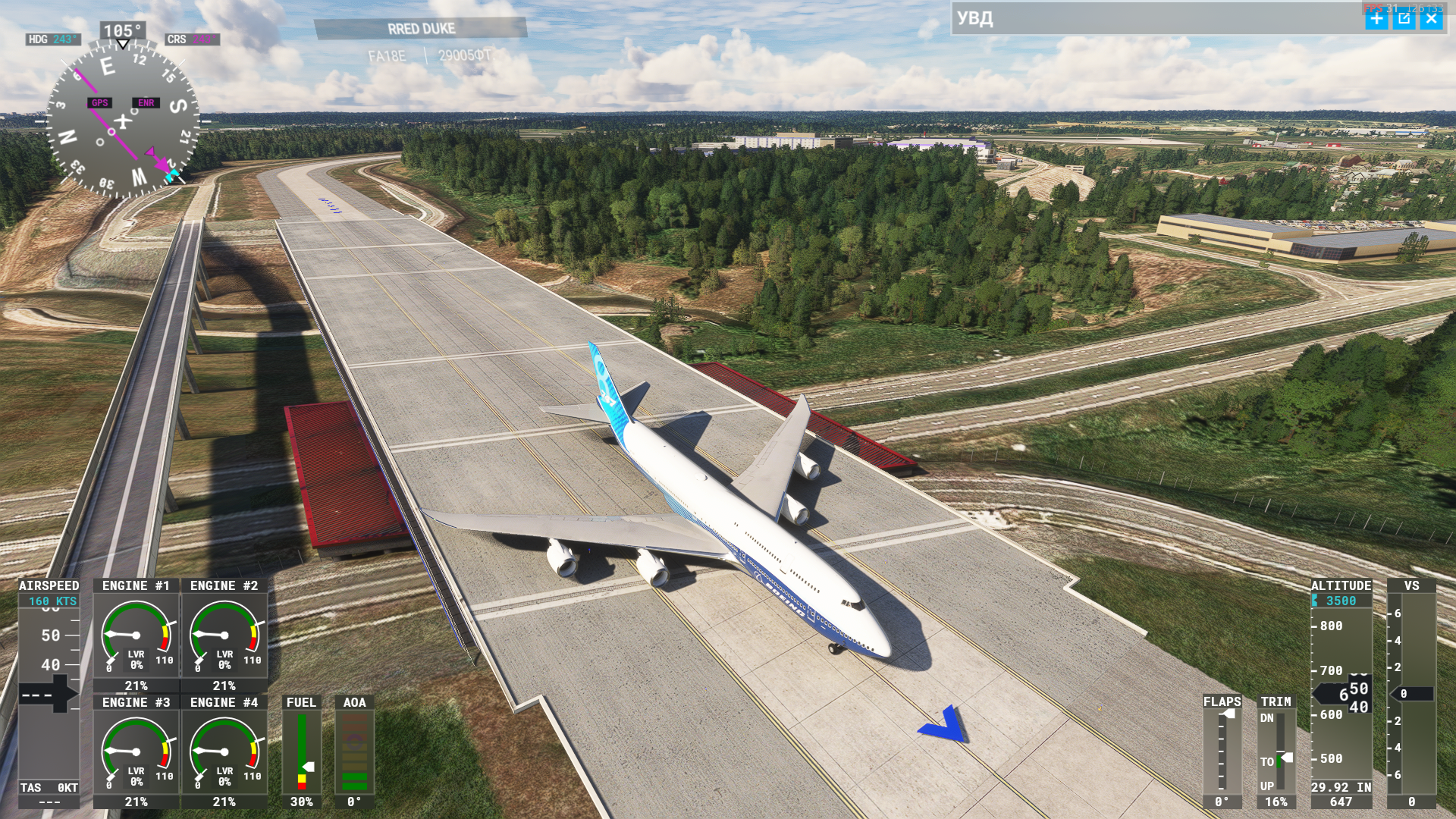Expand the УВД panel with the plus button
Image resolution: width=1456 pixels, height=819 pixels.
(x=1376, y=19)
